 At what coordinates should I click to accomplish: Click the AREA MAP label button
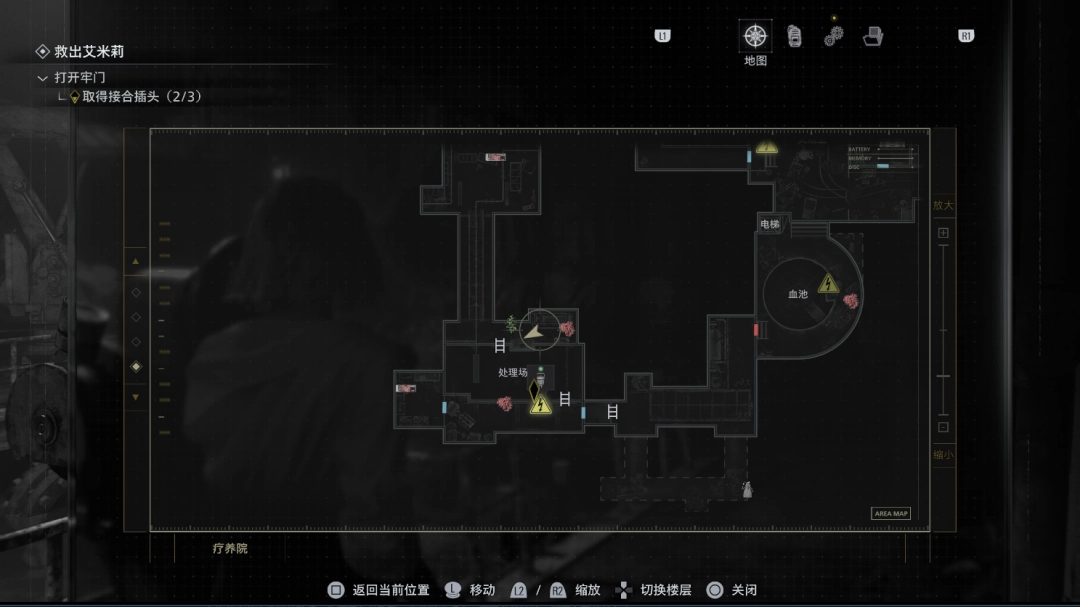[891, 514]
